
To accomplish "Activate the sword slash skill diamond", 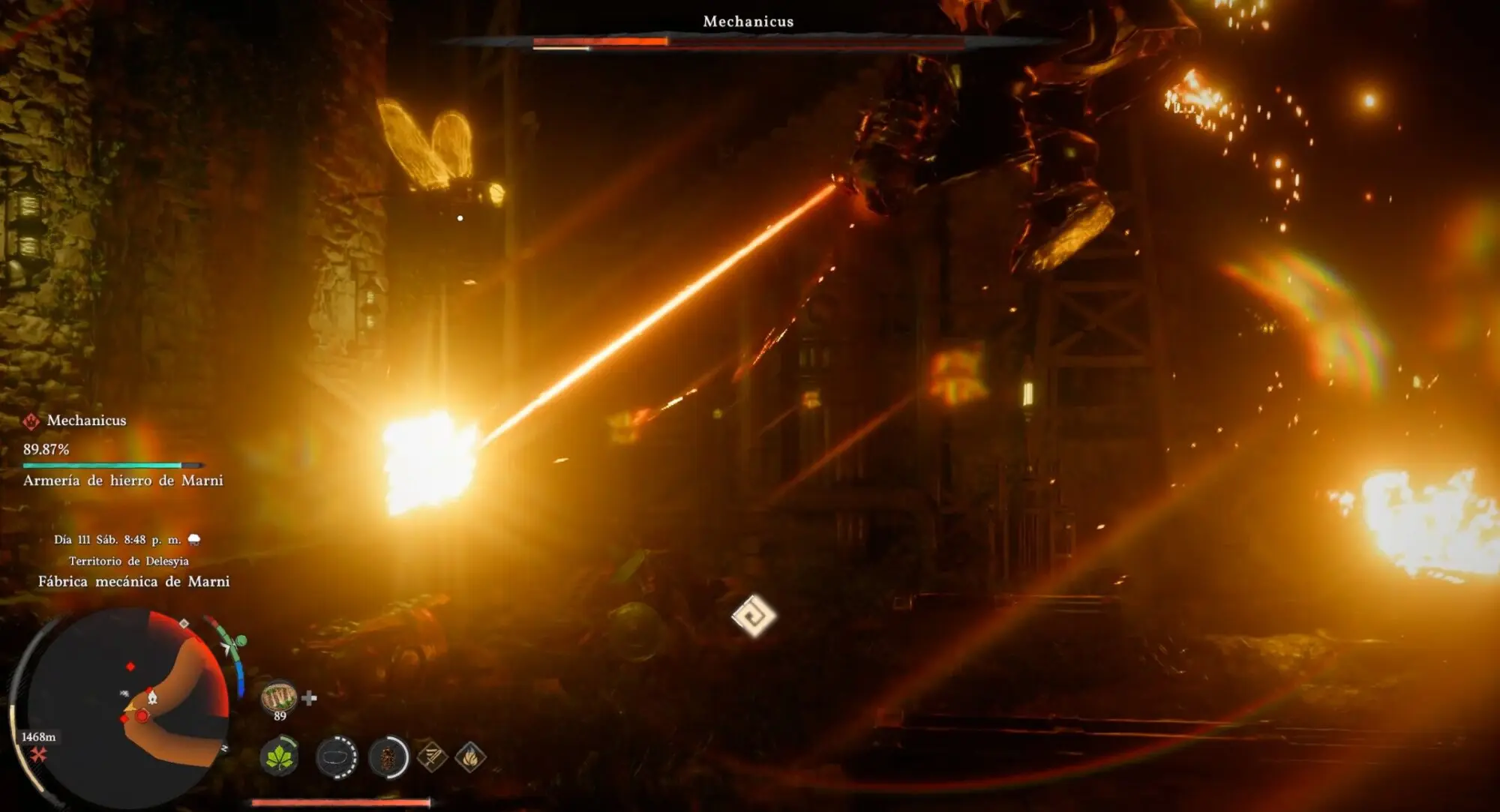I will [432, 757].
